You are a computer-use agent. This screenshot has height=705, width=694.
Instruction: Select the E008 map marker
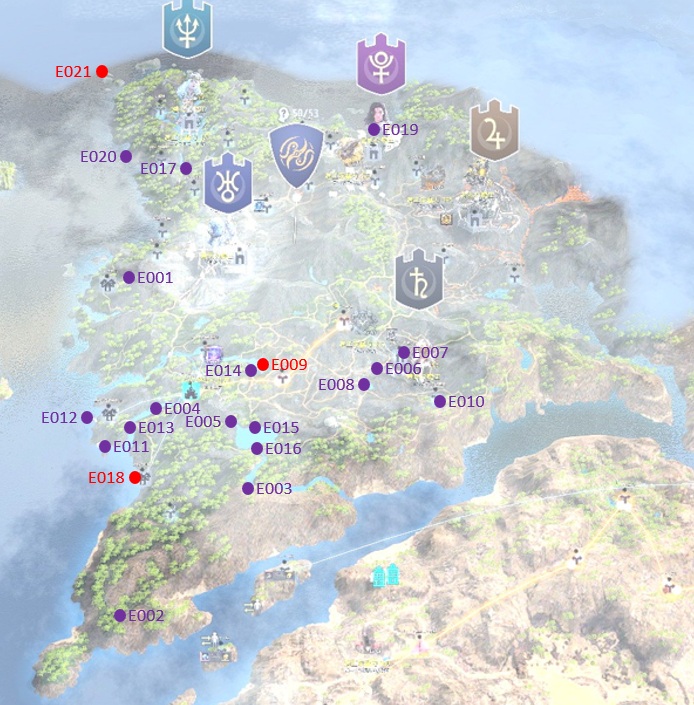click(364, 384)
